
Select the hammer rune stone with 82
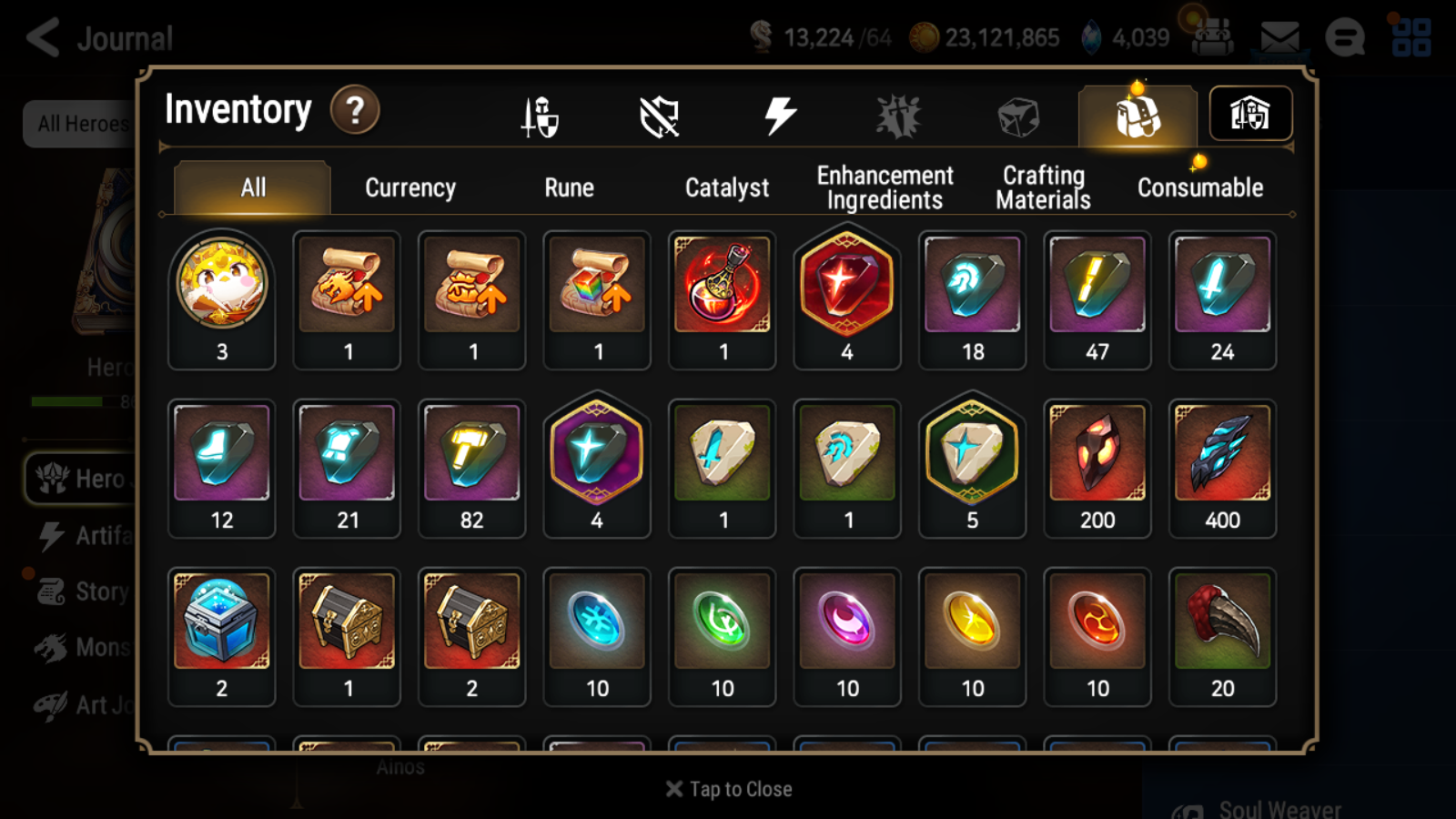[x=471, y=453]
